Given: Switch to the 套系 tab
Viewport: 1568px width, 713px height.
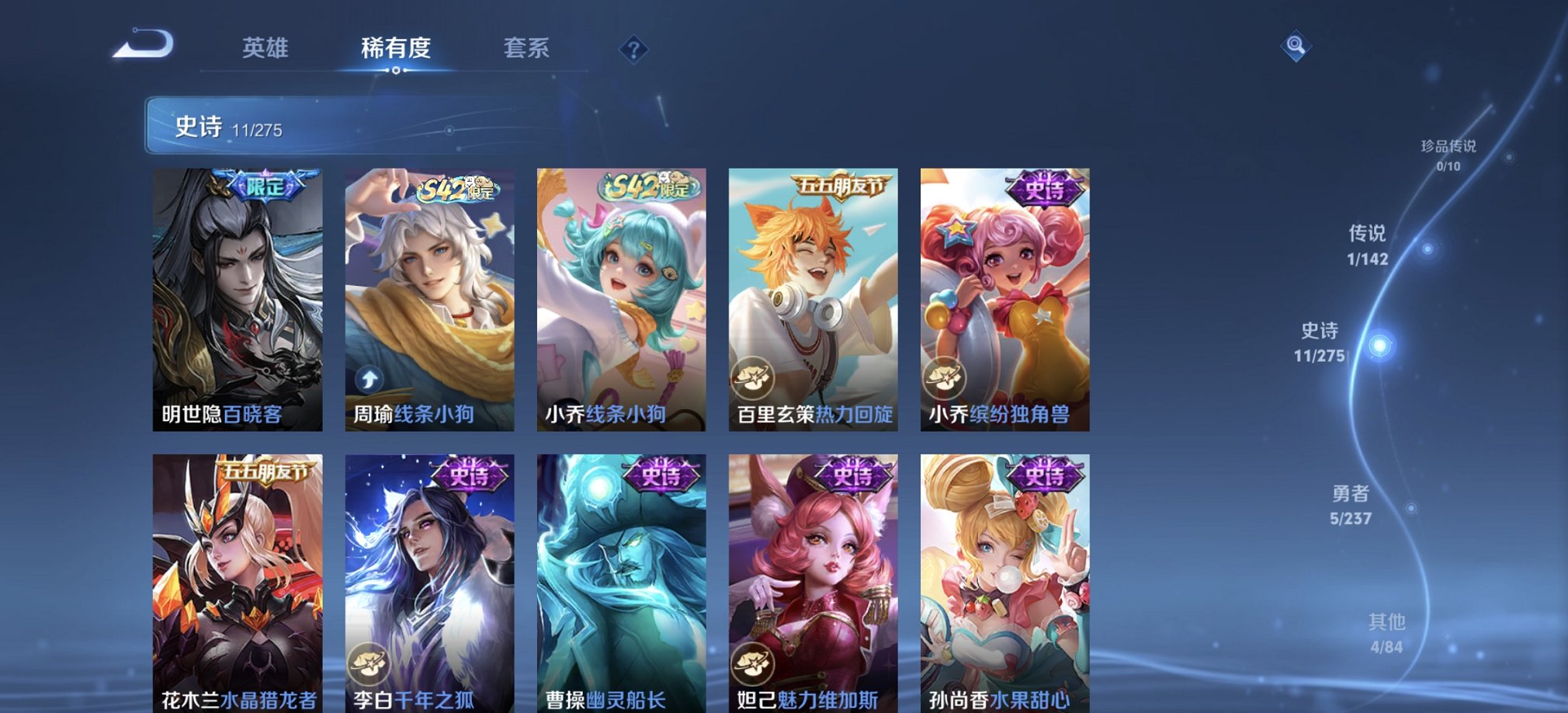Looking at the screenshot, I should pyautogui.click(x=526, y=48).
